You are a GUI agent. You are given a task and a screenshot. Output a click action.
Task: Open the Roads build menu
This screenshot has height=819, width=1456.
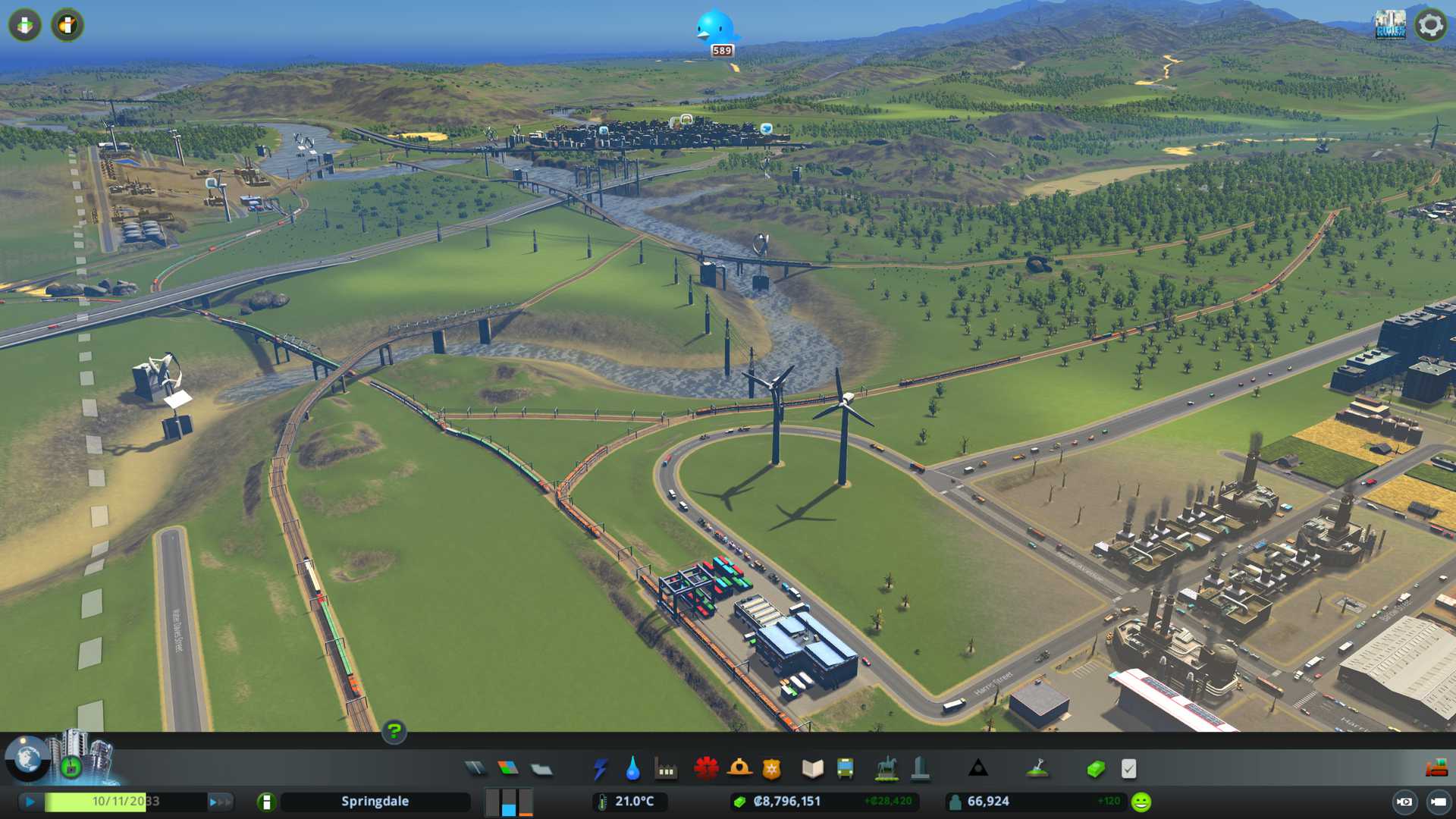click(x=475, y=769)
